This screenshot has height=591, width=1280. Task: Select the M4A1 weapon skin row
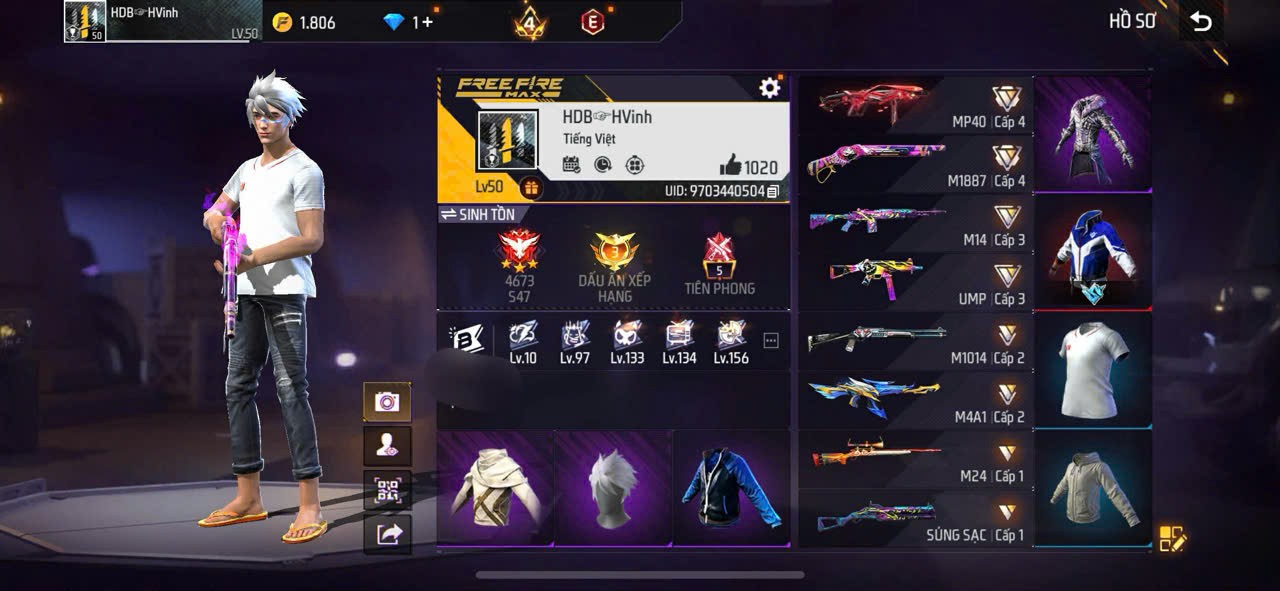pos(914,400)
